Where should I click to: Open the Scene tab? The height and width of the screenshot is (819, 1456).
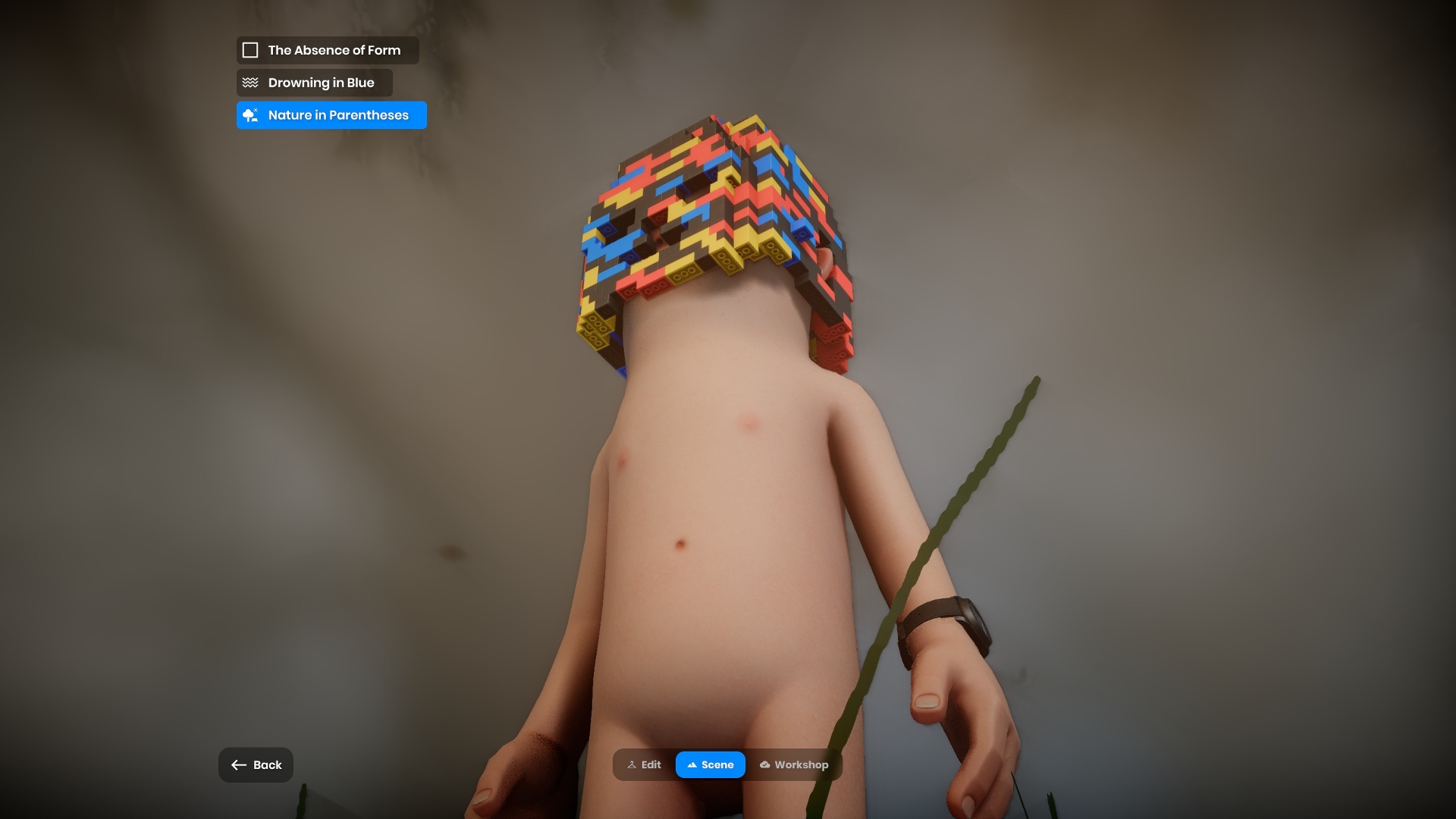point(711,765)
